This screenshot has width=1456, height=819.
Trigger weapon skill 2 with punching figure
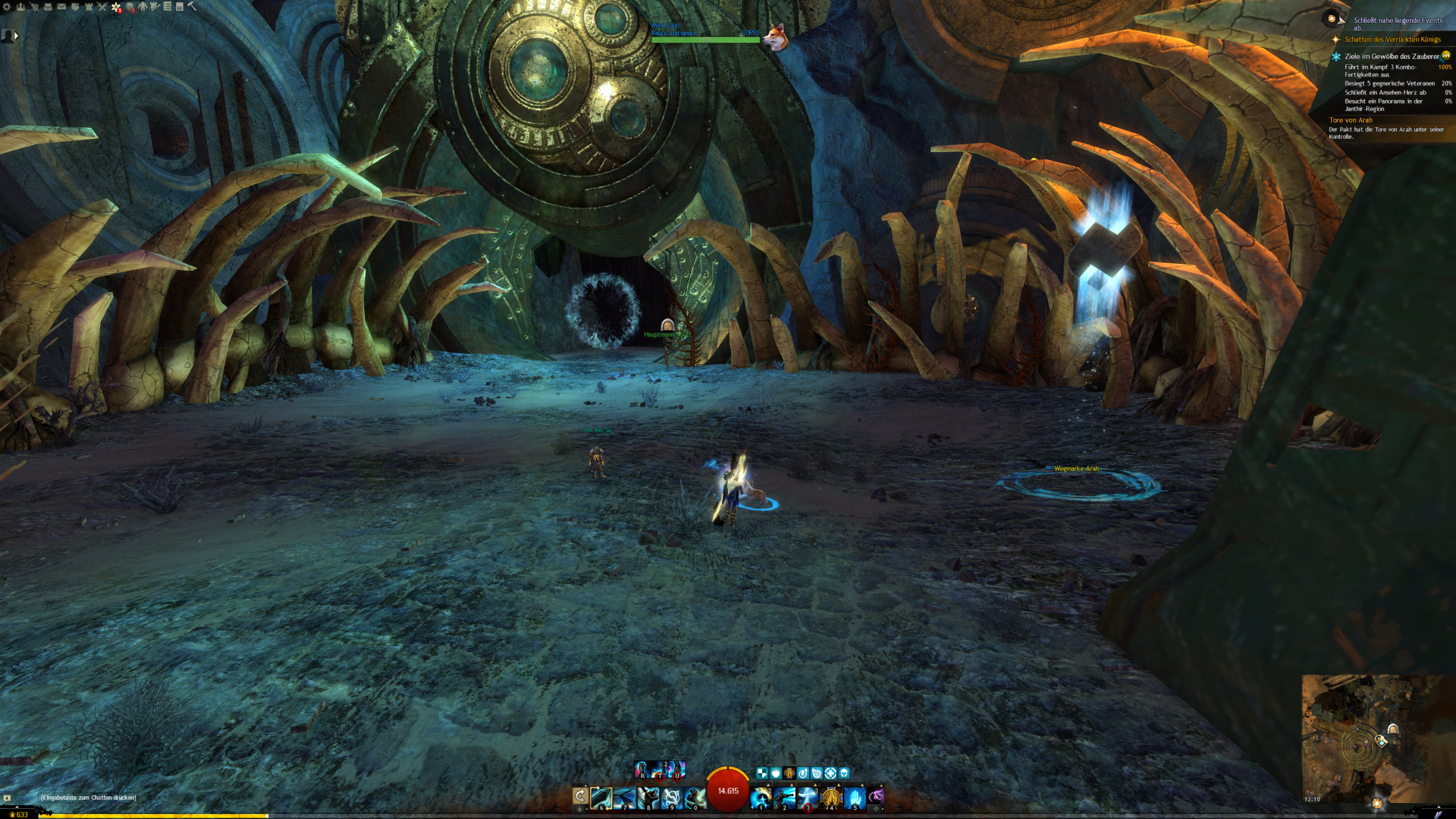click(x=784, y=797)
